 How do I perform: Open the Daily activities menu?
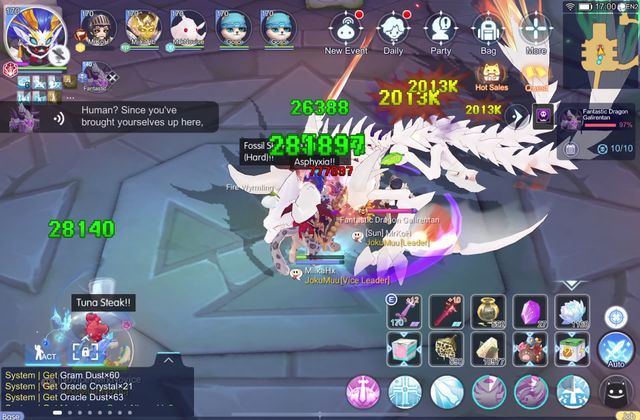click(x=393, y=30)
